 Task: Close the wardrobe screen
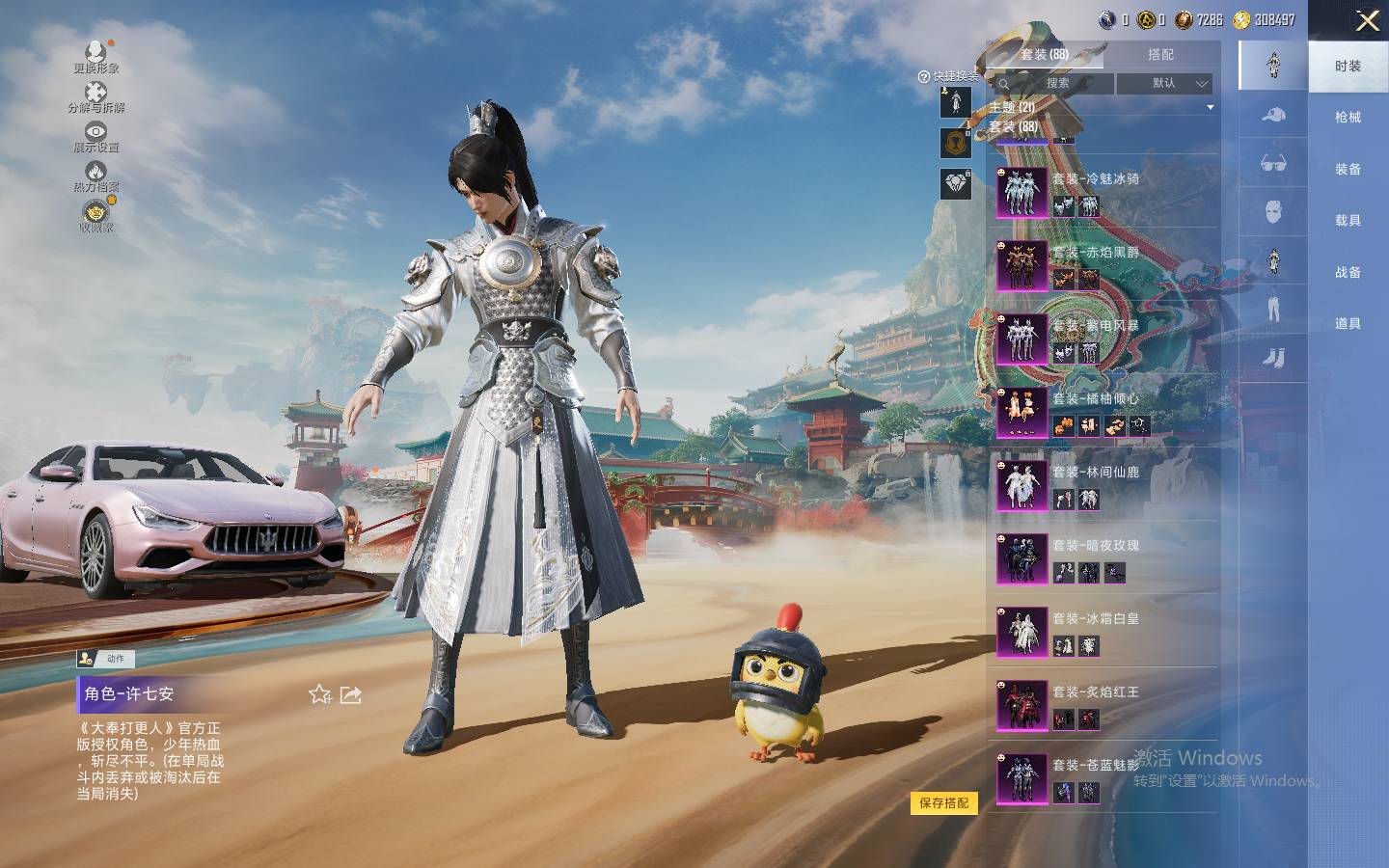1367,21
